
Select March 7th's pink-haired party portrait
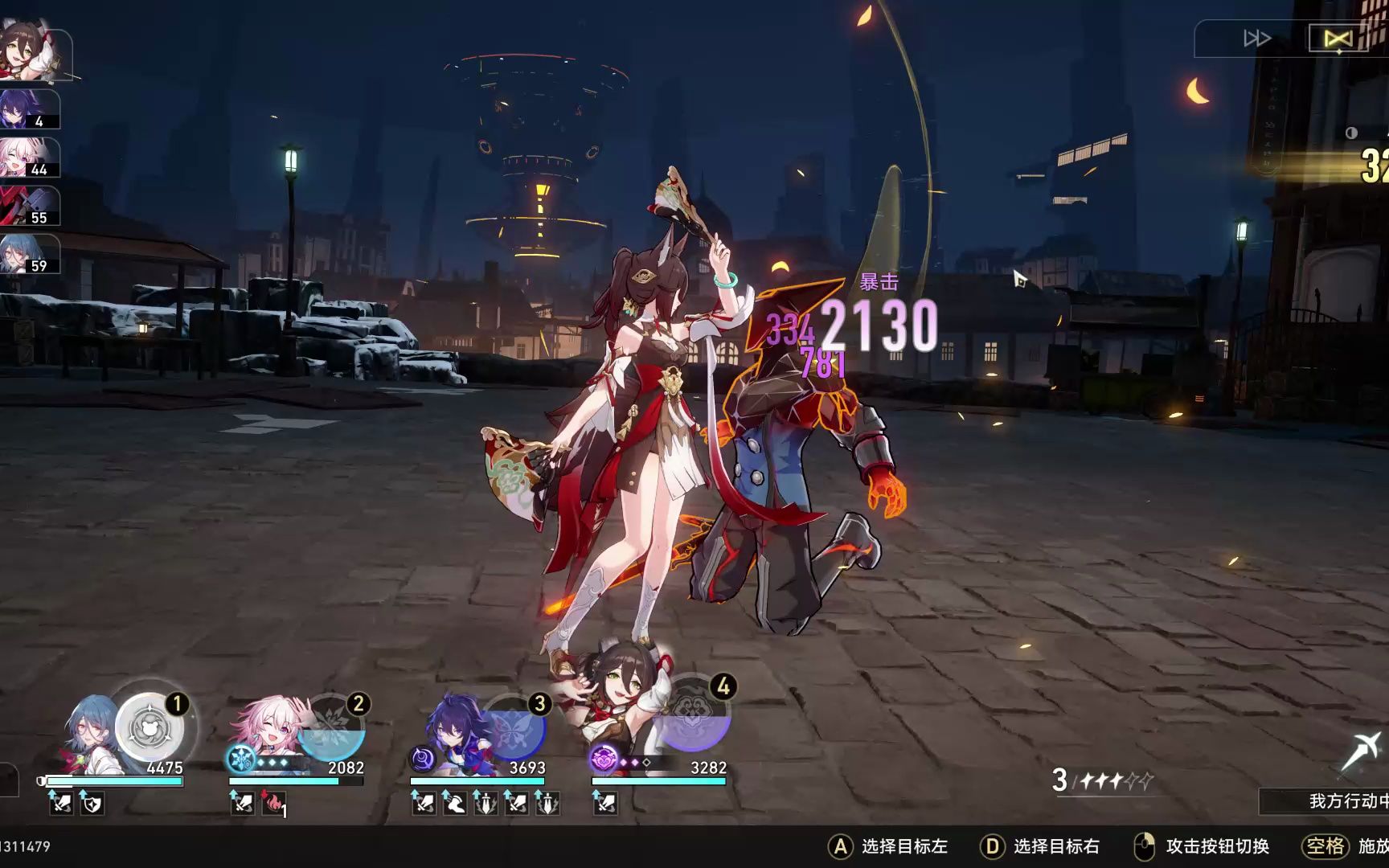pos(267,730)
